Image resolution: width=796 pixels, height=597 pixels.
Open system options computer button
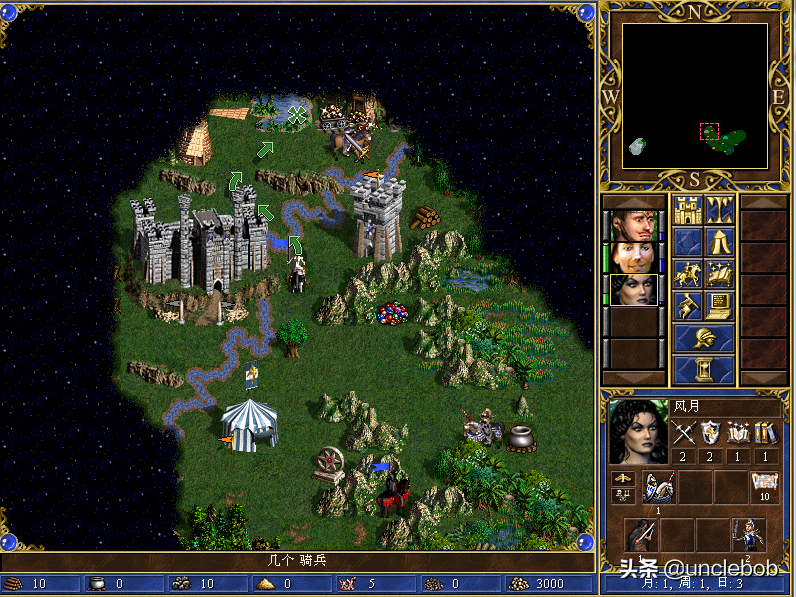click(x=720, y=305)
